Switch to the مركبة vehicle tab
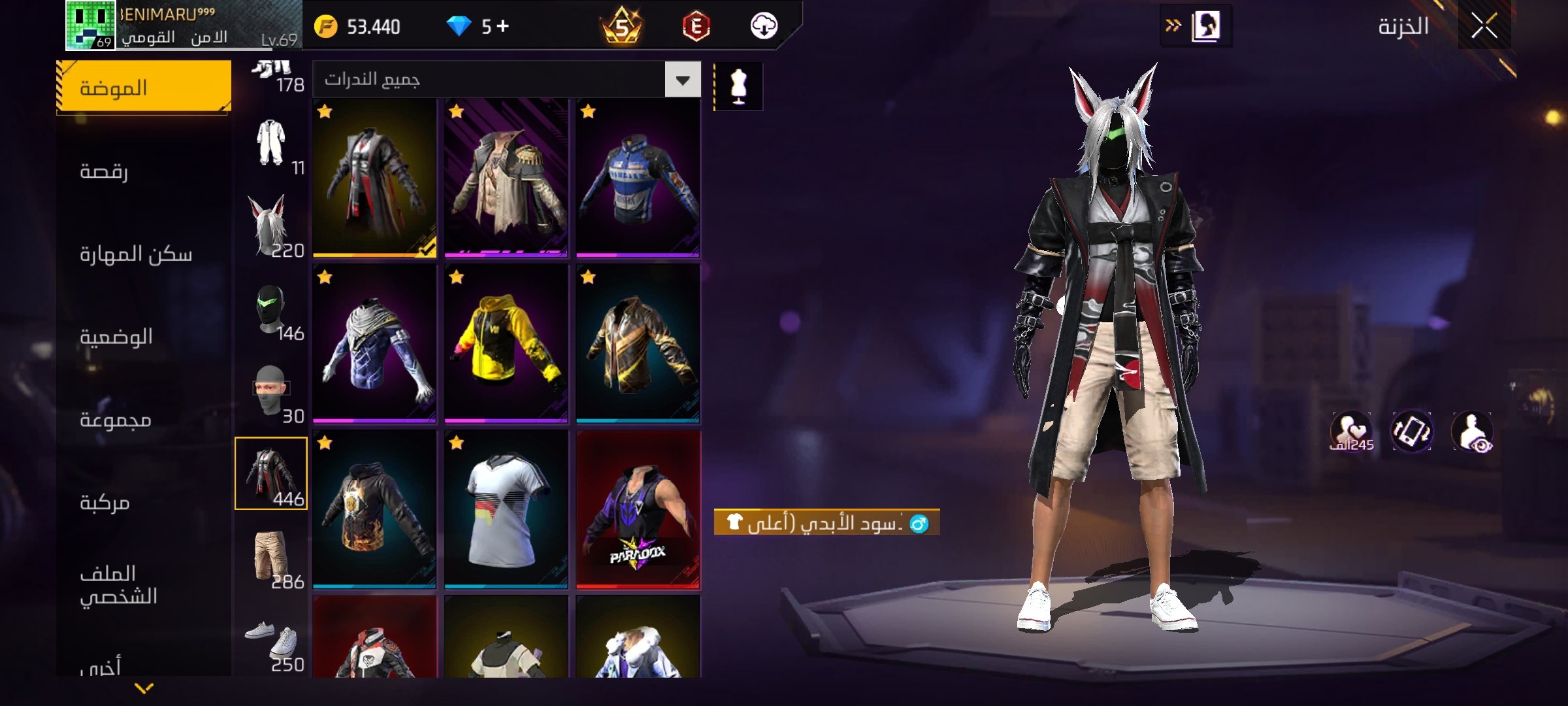The image size is (1568, 706). coord(144,503)
